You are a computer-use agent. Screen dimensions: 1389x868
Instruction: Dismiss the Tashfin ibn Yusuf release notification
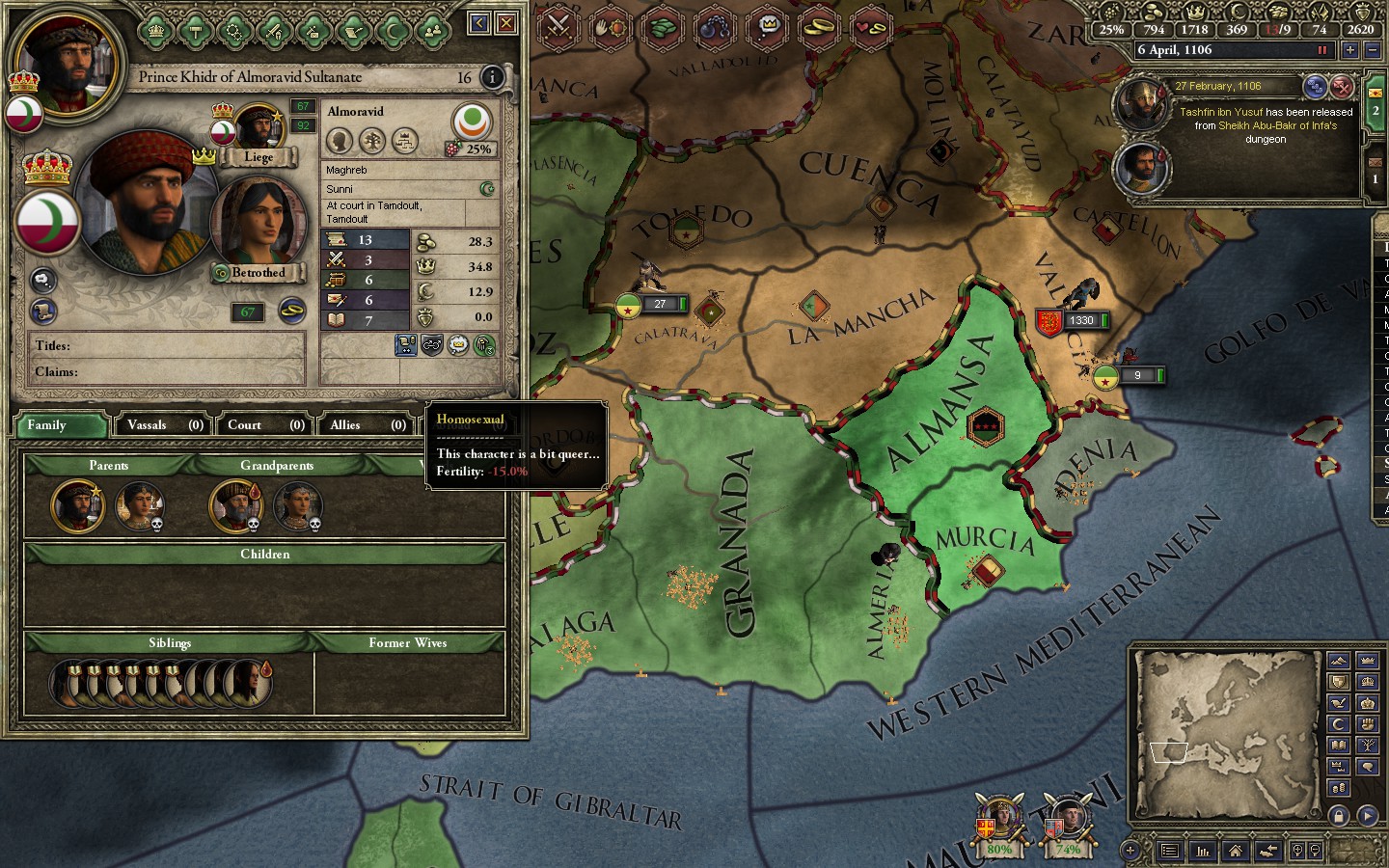pyautogui.click(x=1342, y=87)
